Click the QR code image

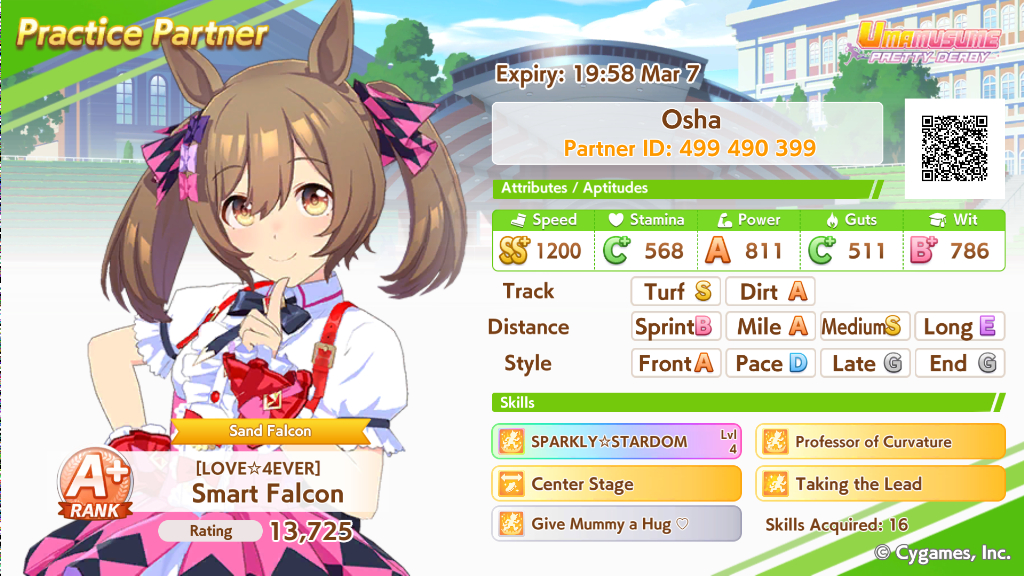pyautogui.click(x=954, y=148)
